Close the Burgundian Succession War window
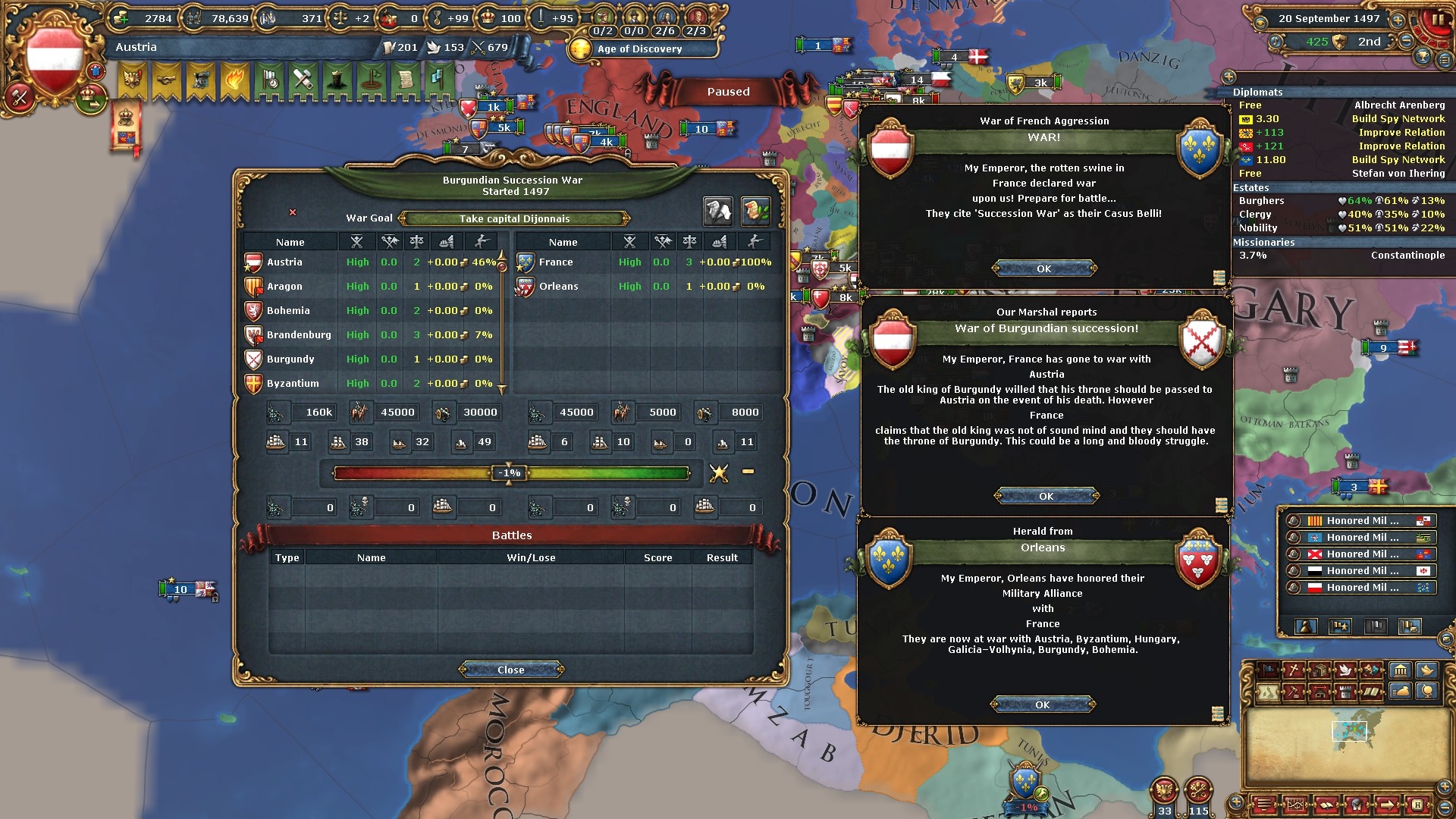1456x819 pixels. point(510,670)
